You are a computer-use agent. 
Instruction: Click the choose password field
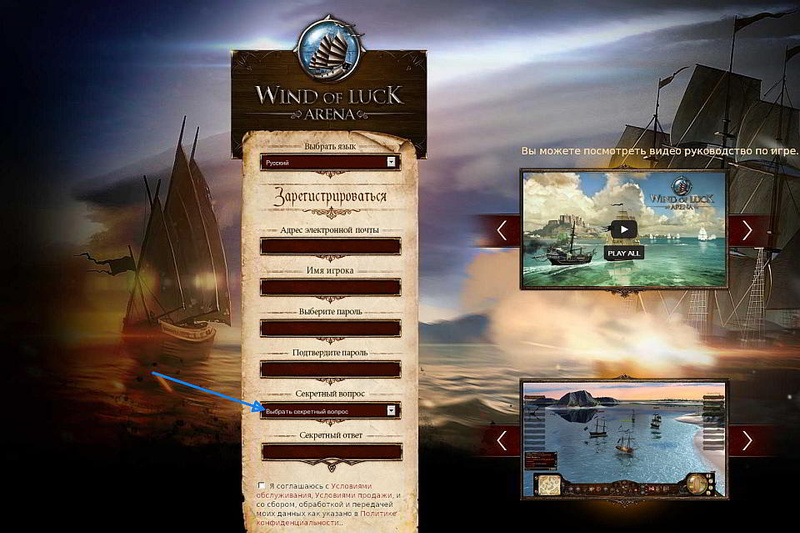pos(329,328)
